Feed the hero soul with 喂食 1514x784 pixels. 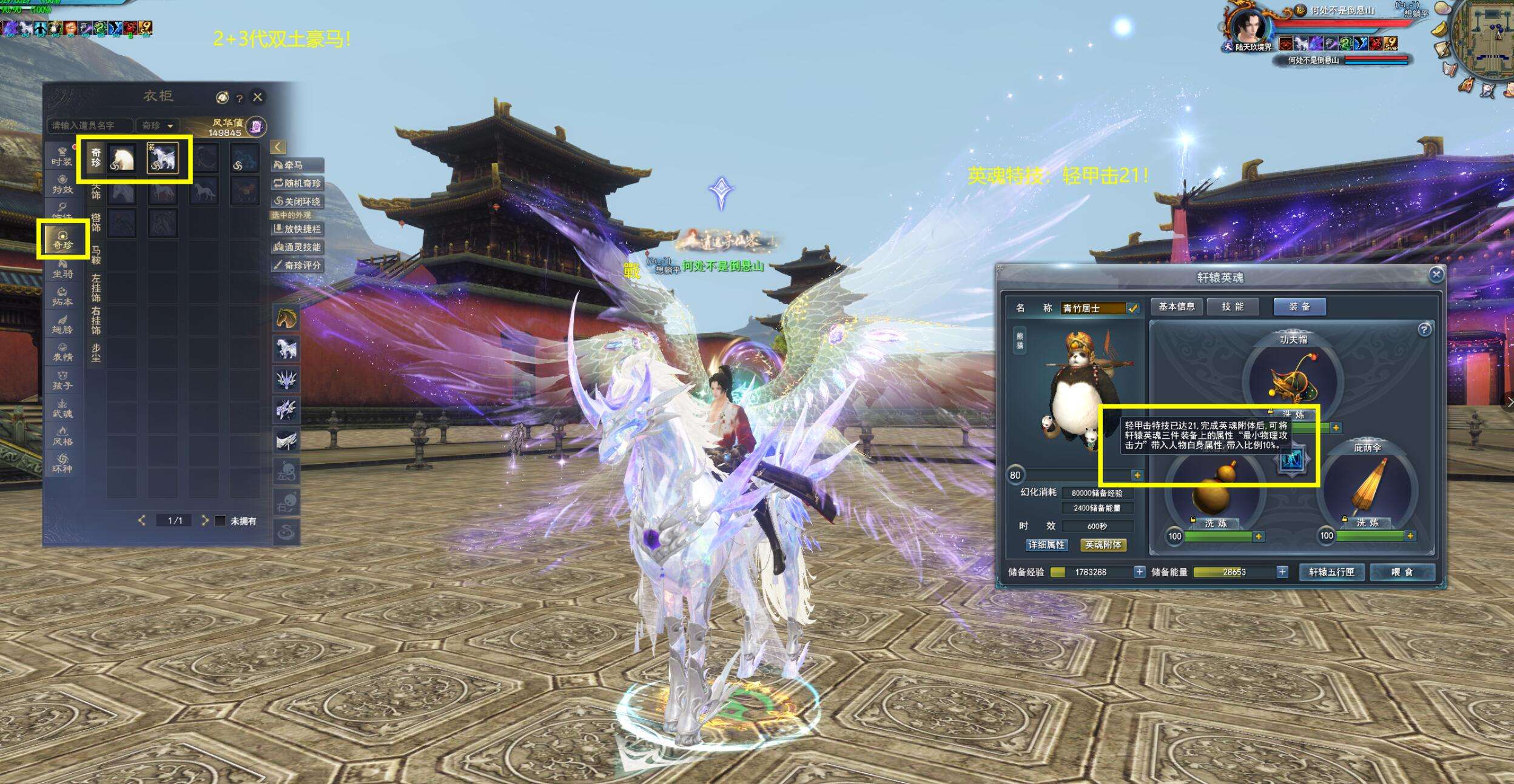(1402, 572)
